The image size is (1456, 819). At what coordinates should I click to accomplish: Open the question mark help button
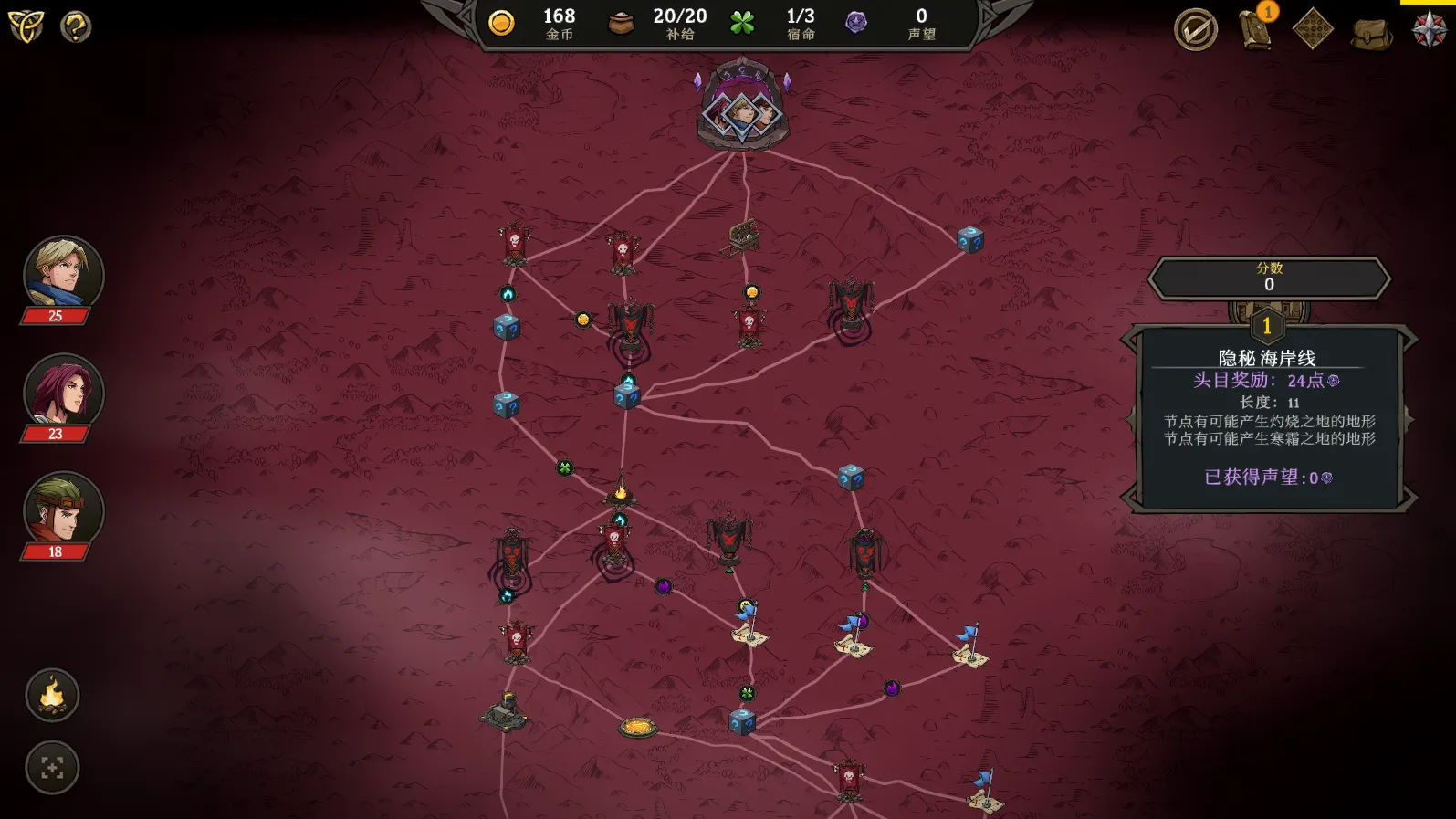[x=76, y=26]
